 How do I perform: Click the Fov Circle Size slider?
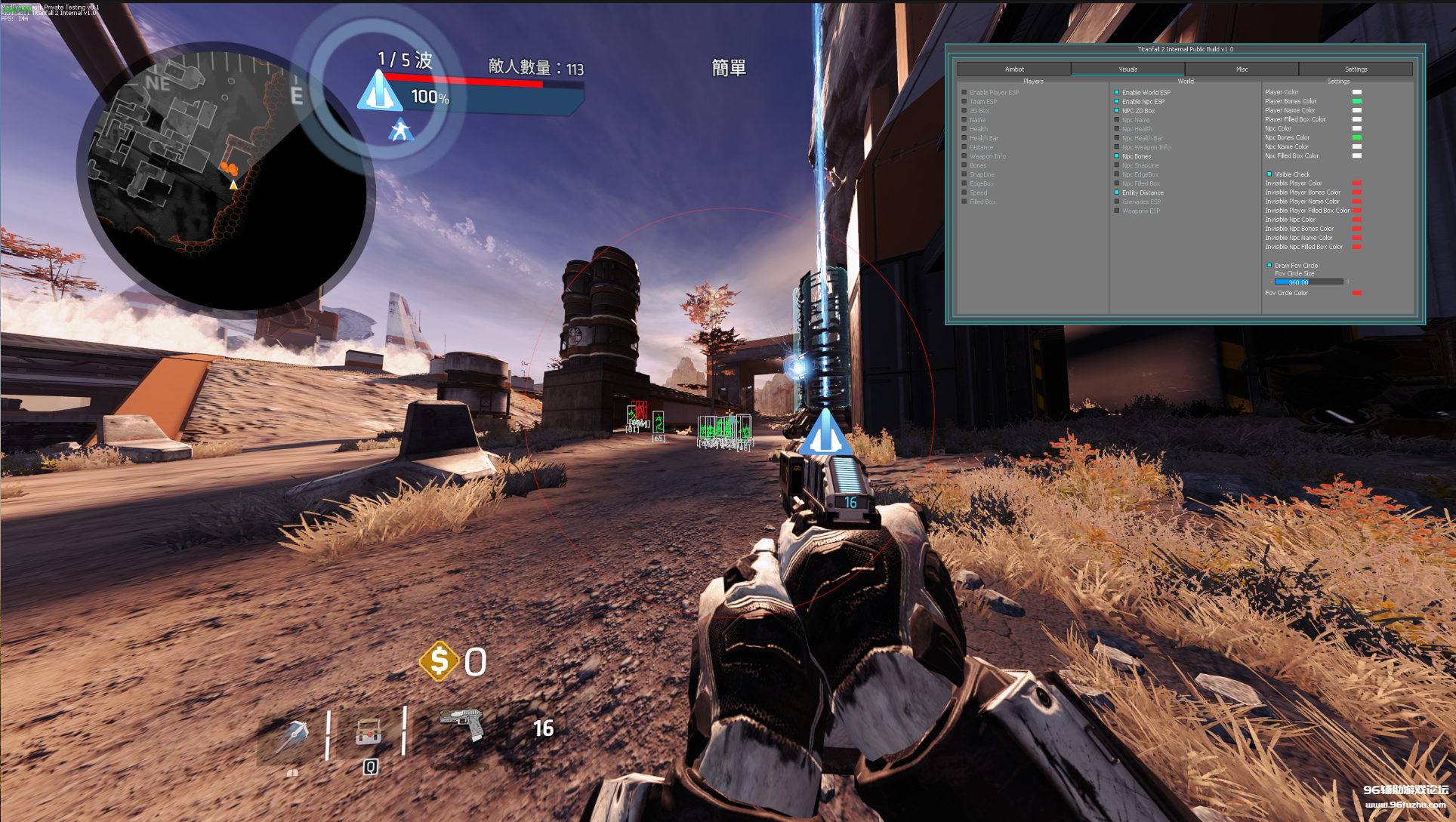point(1309,282)
